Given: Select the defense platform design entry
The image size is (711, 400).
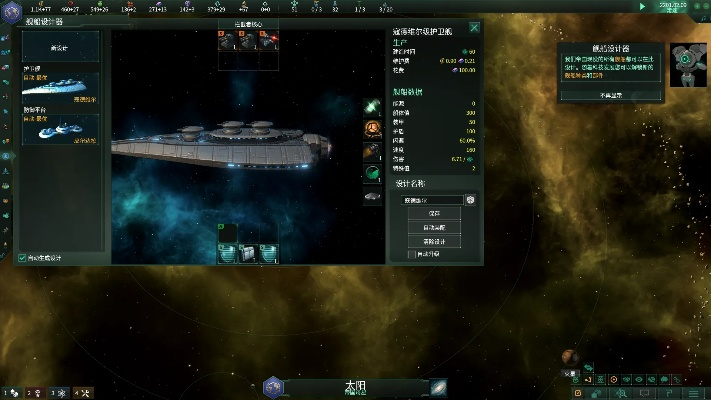Looking at the screenshot, I should tap(60, 127).
